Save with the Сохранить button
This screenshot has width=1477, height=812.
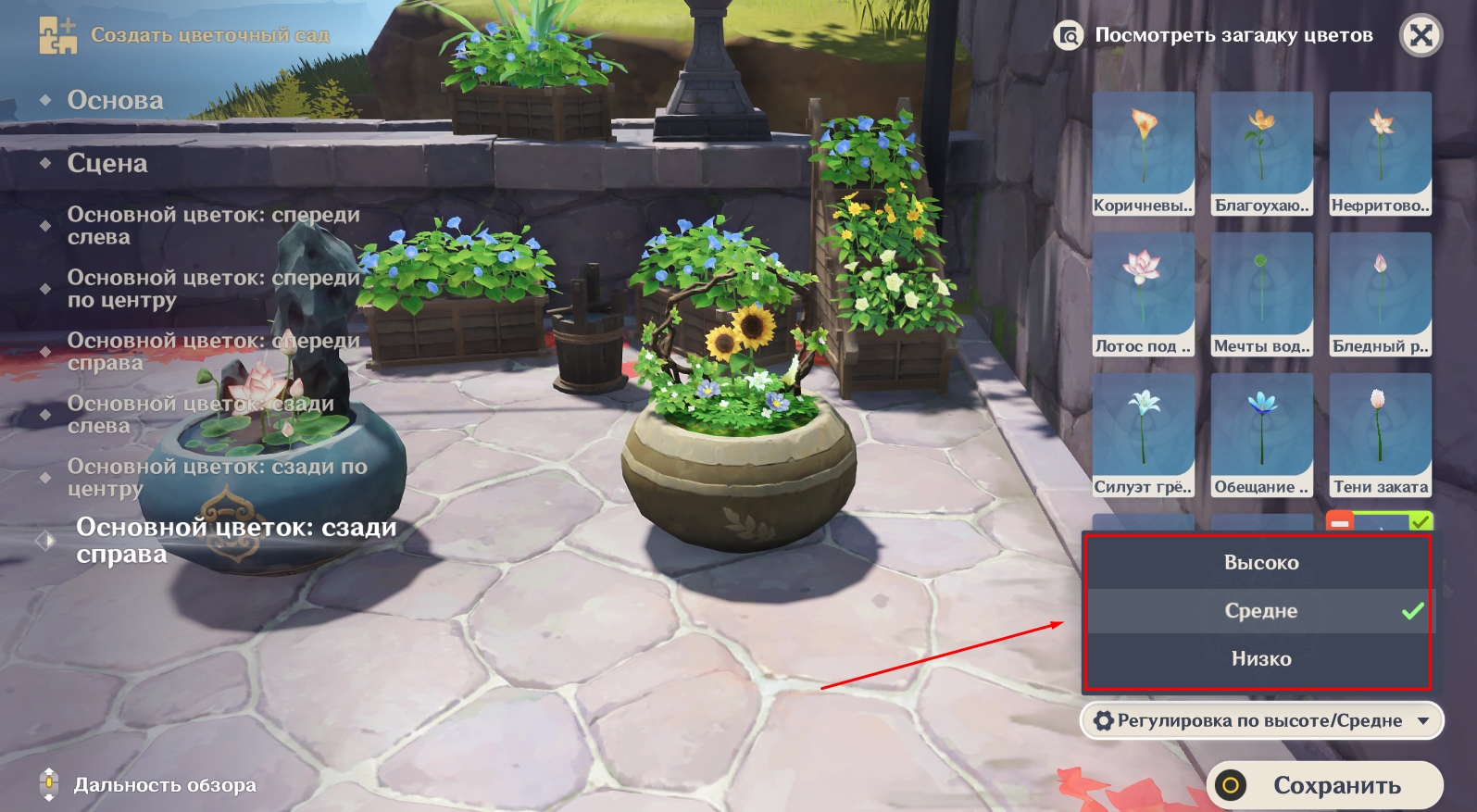tap(1325, 785)
